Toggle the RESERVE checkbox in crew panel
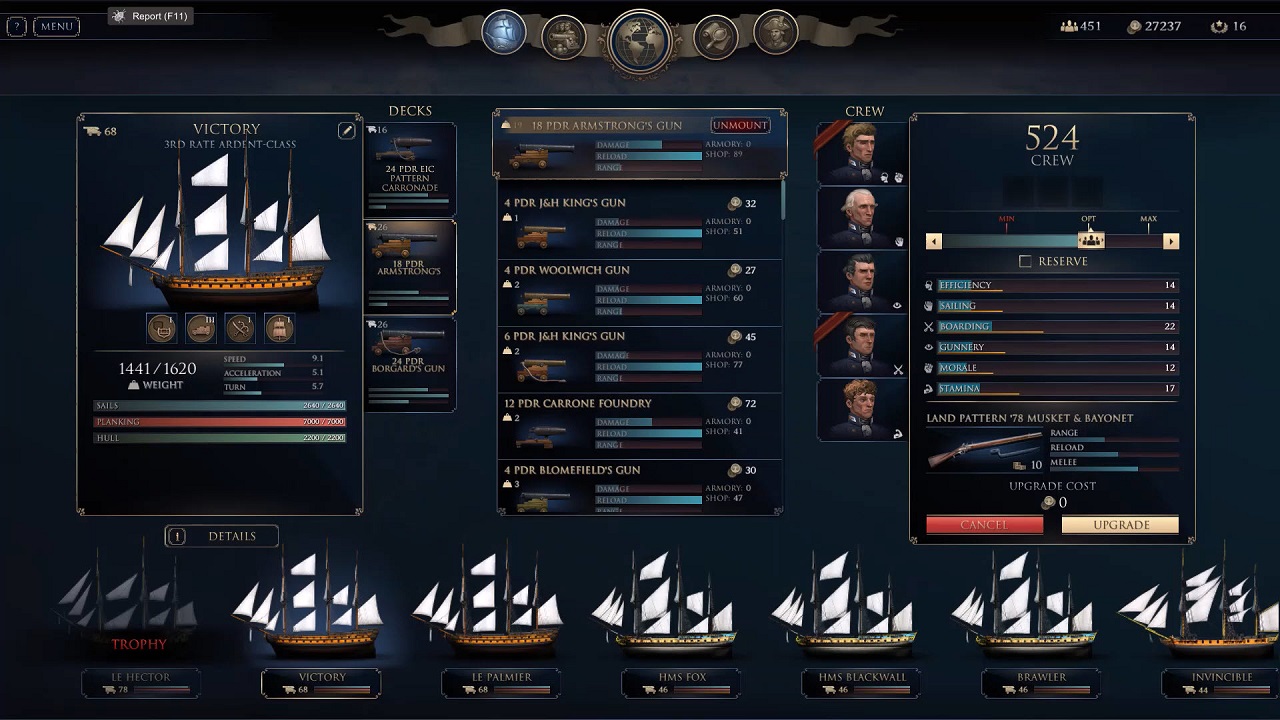 click(1024, 261)
